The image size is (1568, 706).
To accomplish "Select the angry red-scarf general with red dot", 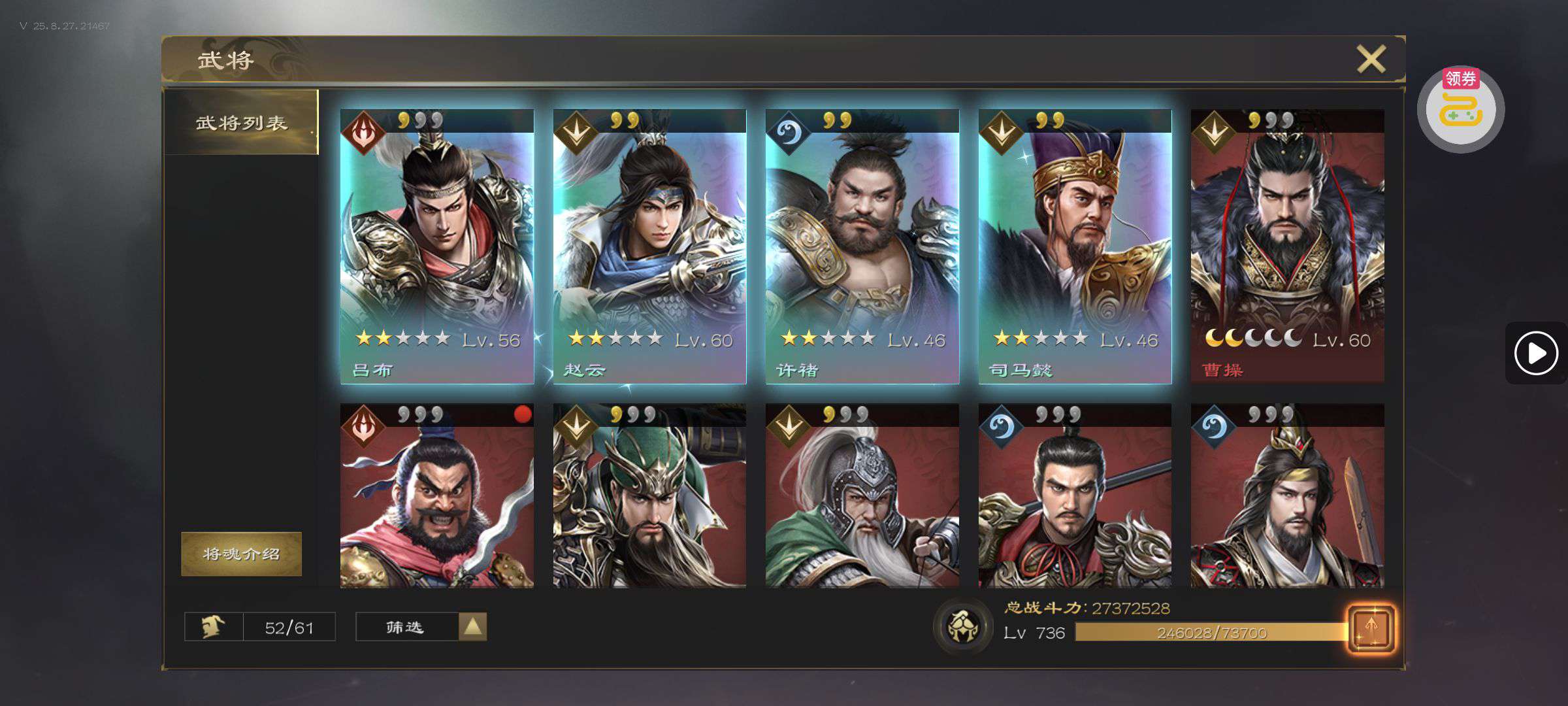I will click(x=437, y=496).
